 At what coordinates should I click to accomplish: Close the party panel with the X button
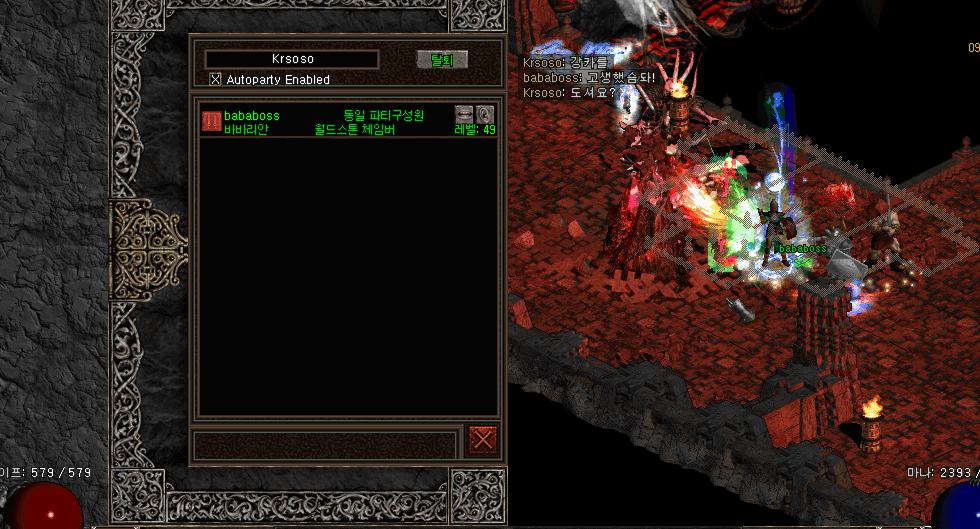483,438
